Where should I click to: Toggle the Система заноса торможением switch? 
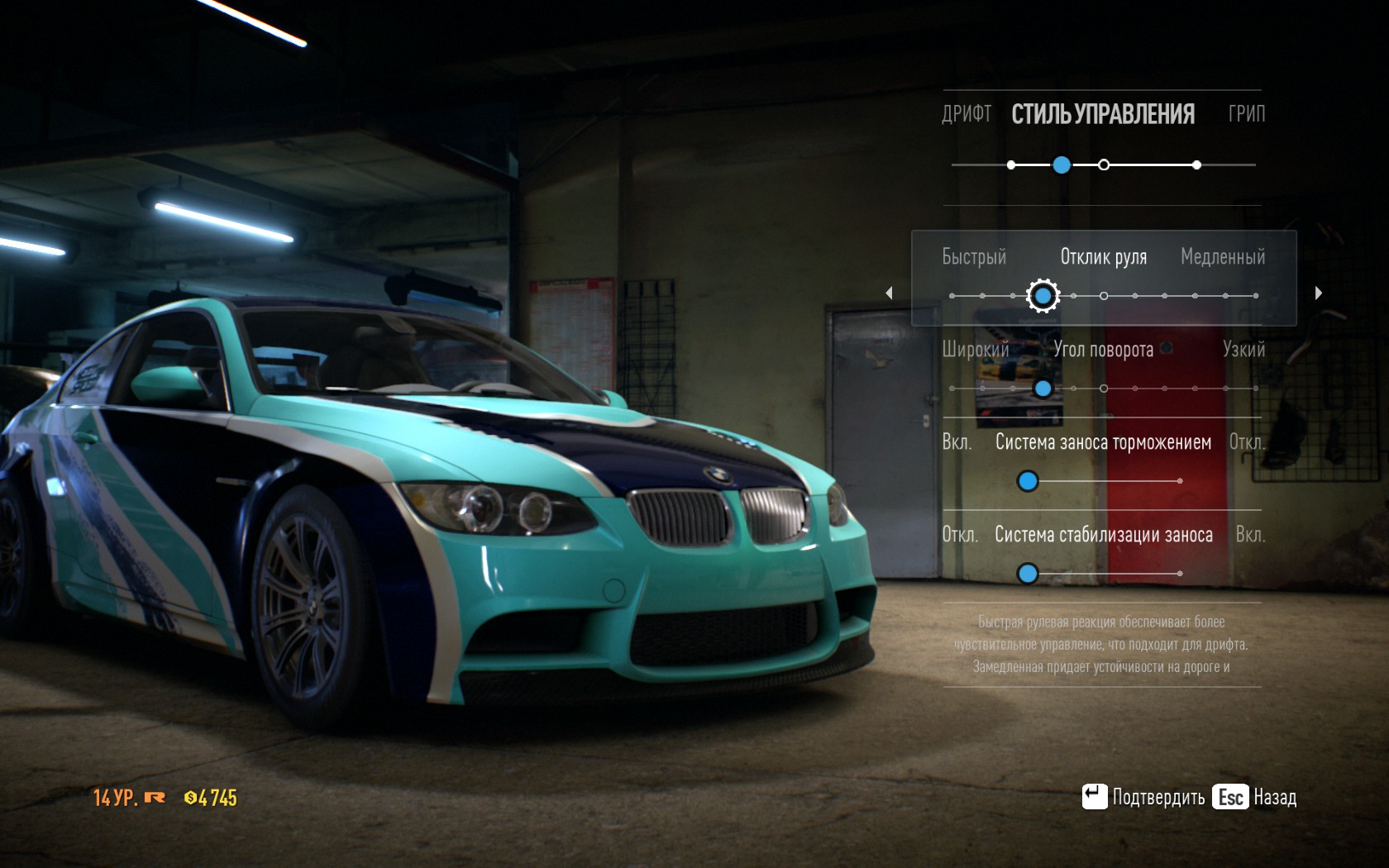click(1028, 481)
